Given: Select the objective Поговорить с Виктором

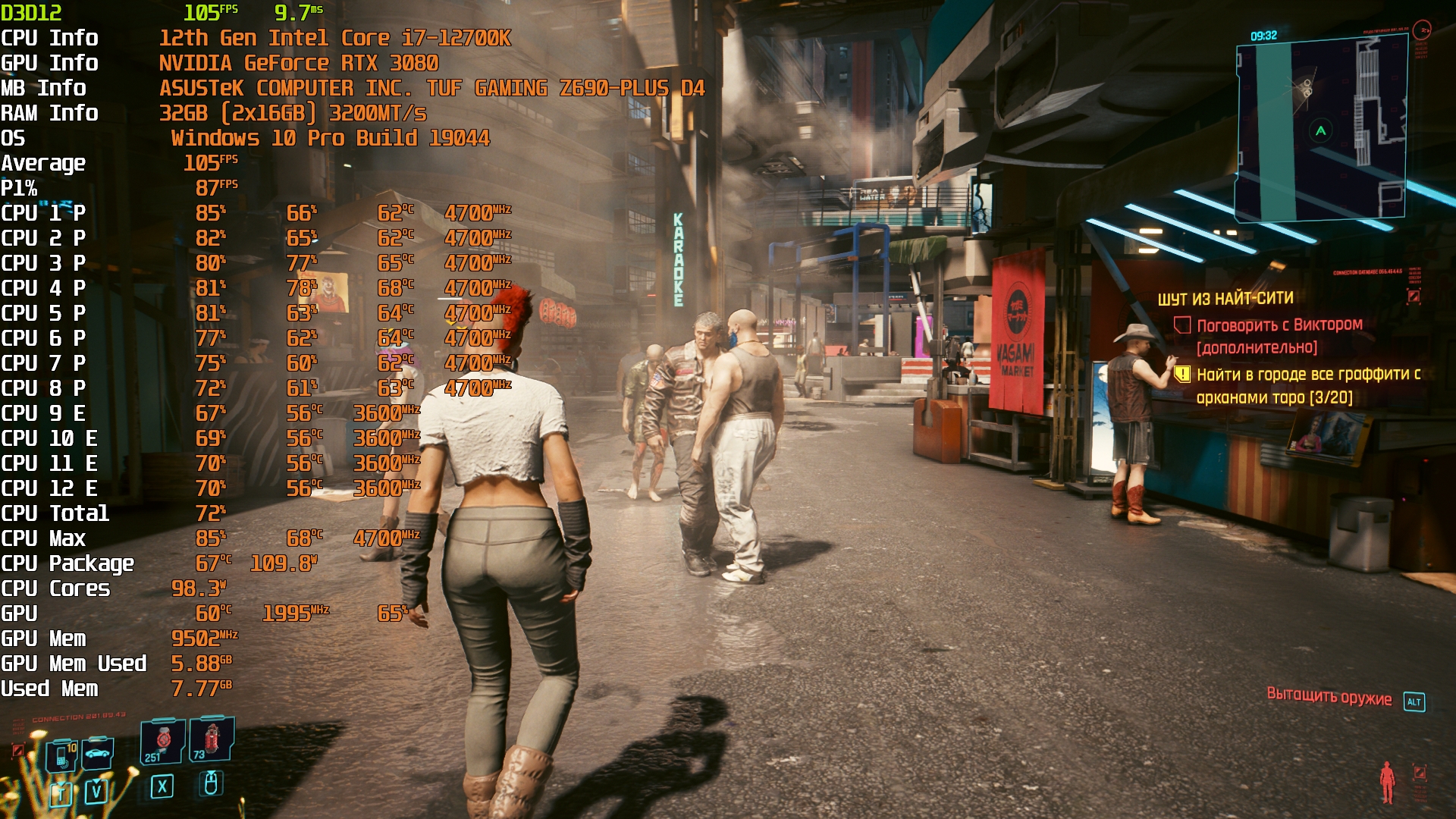Looking at the screenshot, I should click(1279, 325).
